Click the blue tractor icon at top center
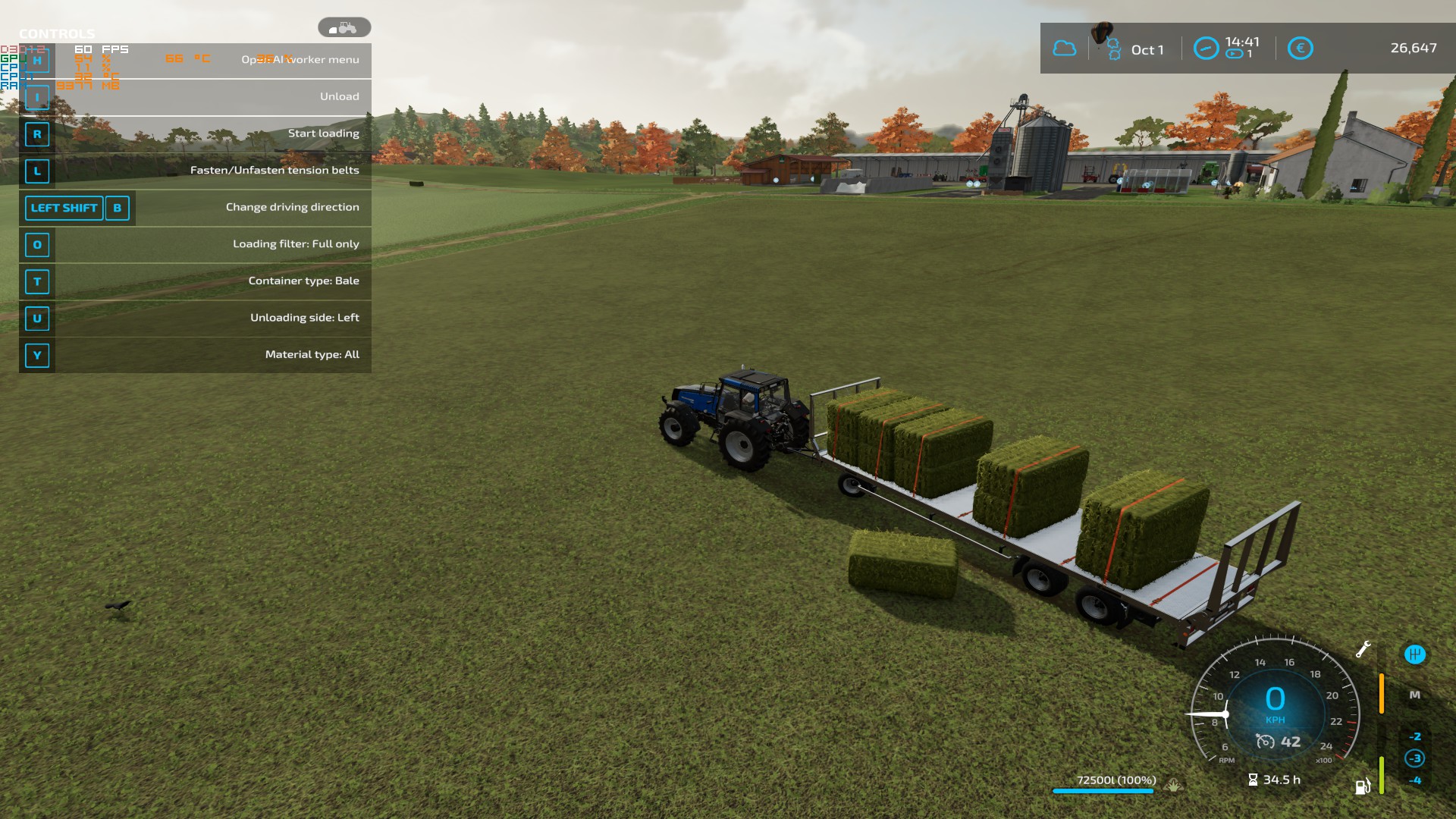1456x819 pixels. click(x=345, y=27)
